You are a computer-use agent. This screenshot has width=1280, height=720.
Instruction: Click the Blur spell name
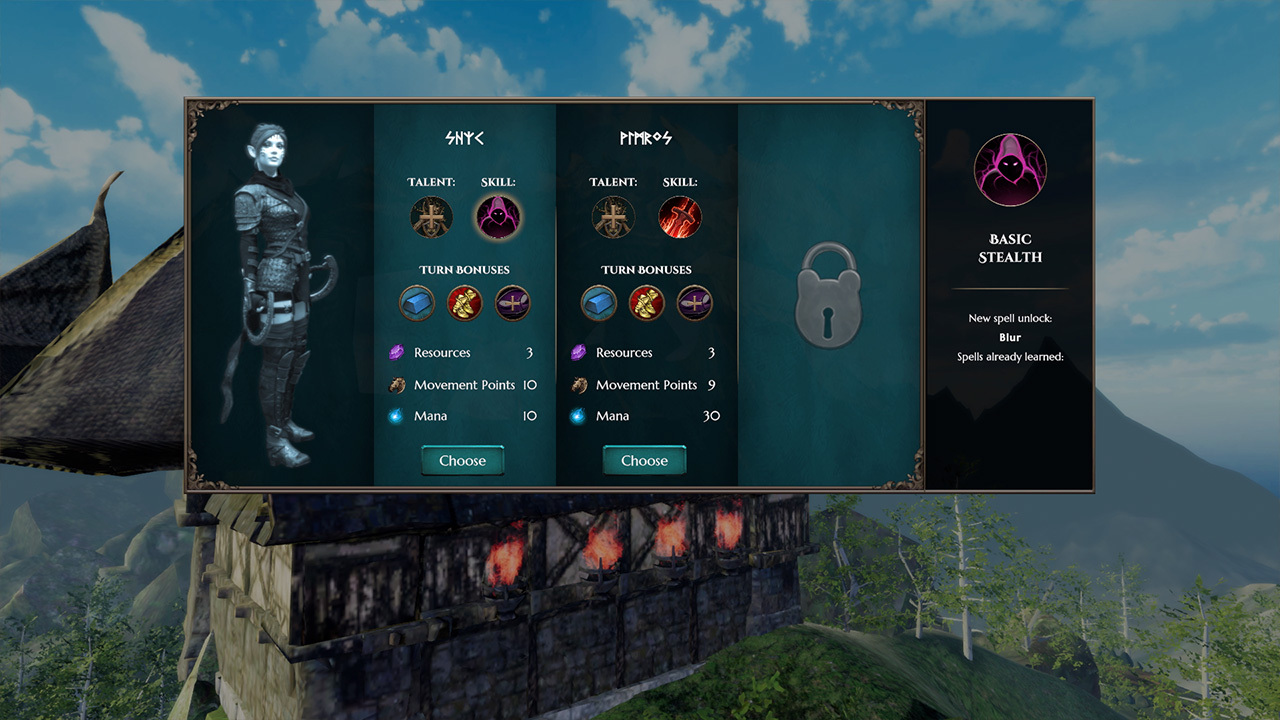1009,337
